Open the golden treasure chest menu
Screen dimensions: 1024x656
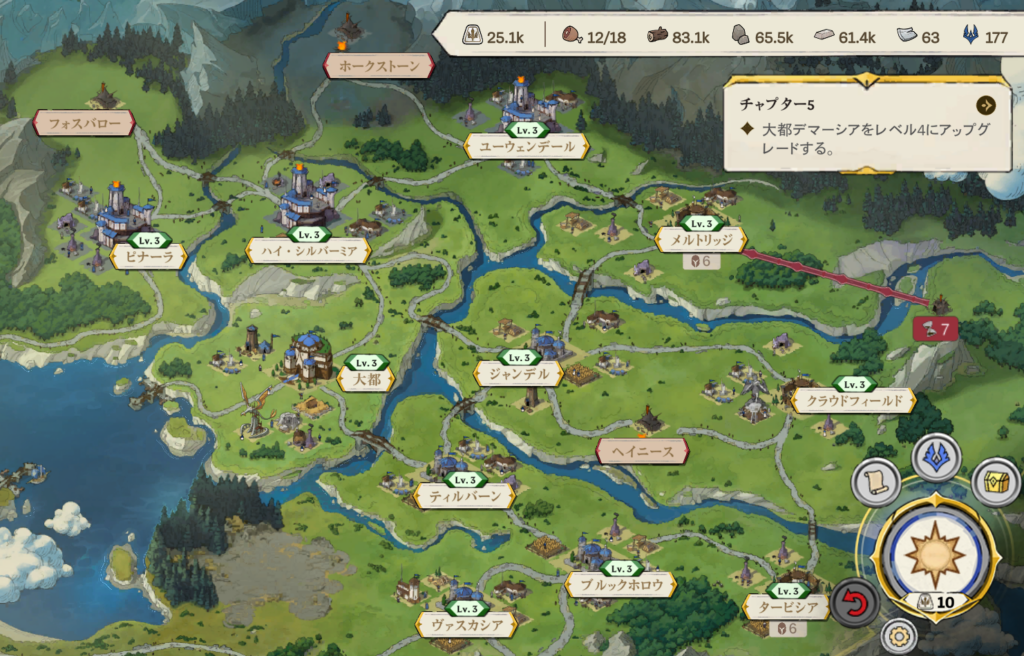(x=995, y=483)
